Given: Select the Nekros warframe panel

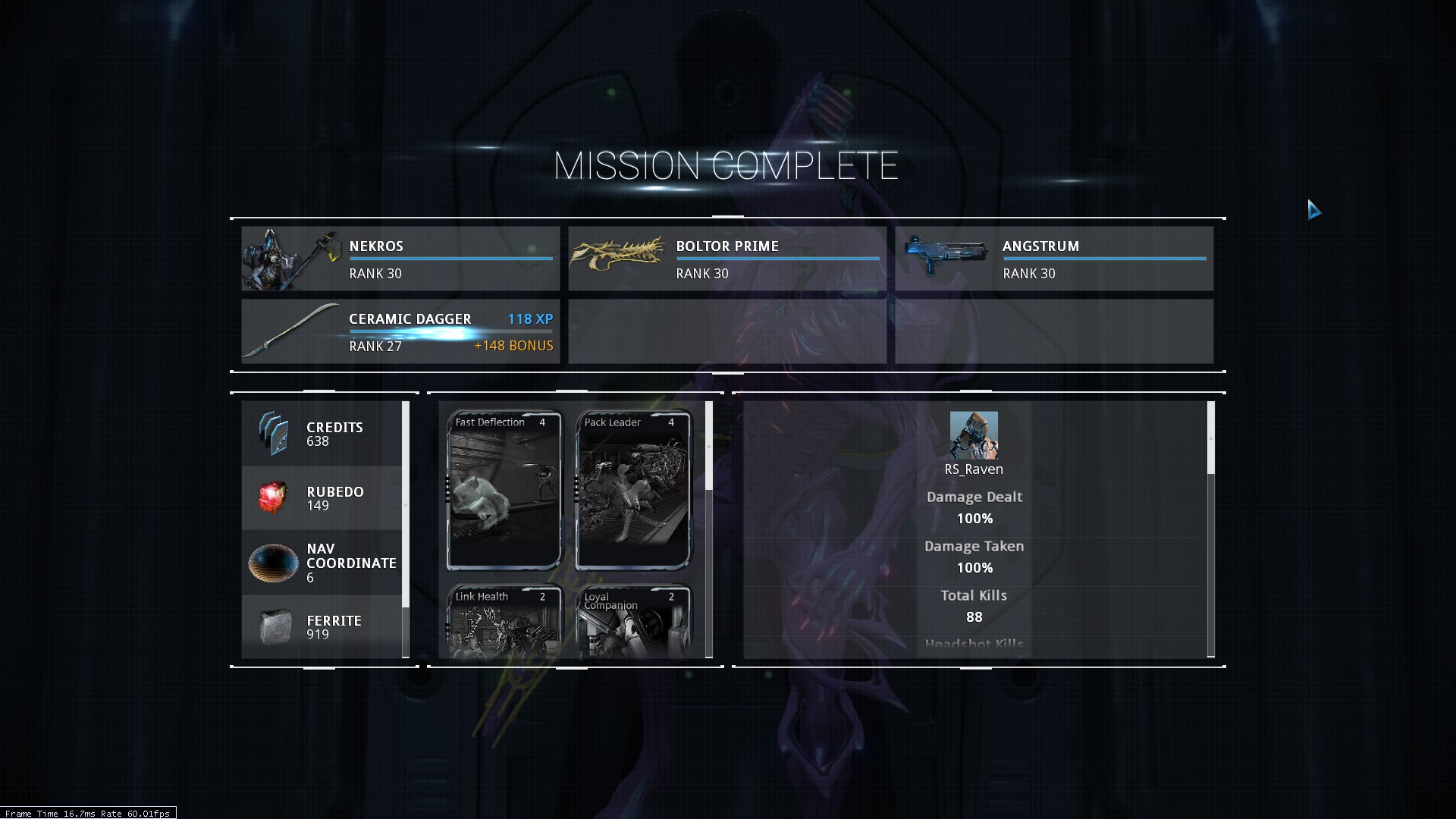Looking at the screenshot, I should coord(400,259).
